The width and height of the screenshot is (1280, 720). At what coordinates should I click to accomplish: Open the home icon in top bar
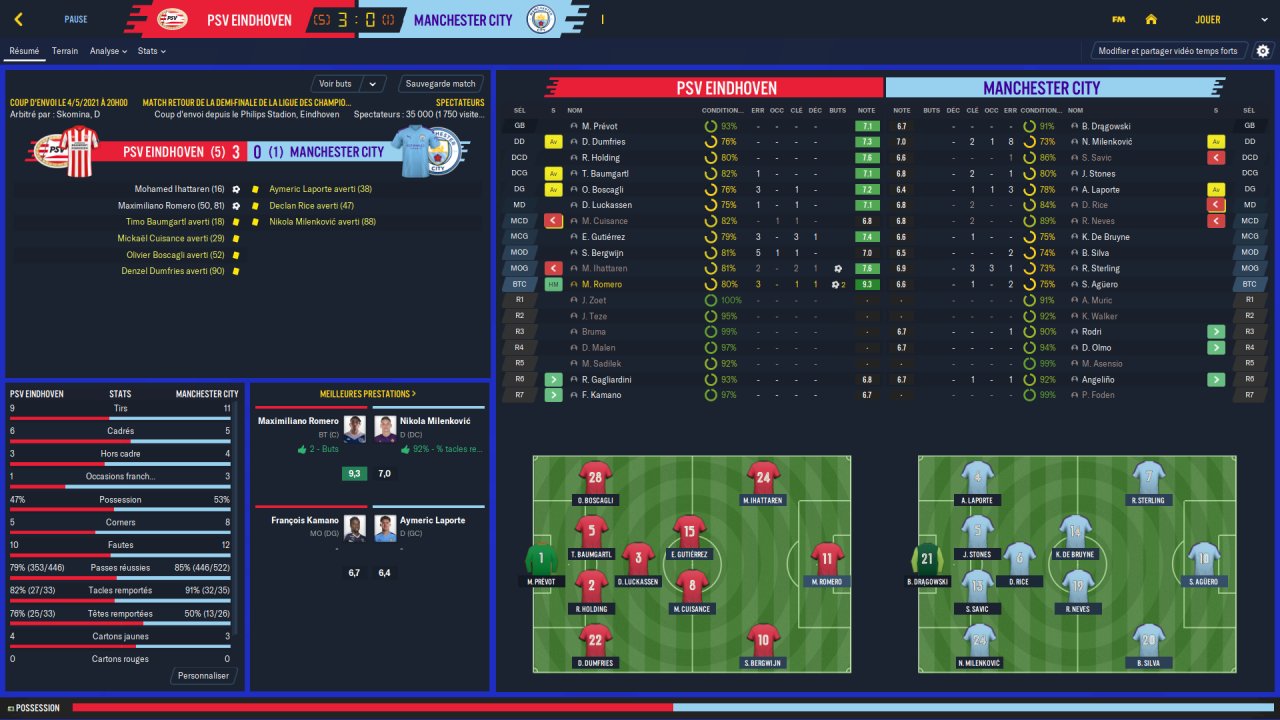1151,19
